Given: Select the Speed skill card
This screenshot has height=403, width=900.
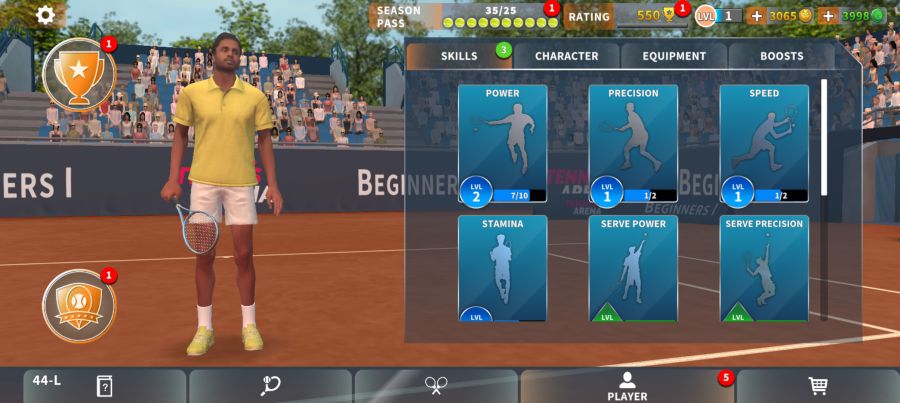Looking at the screenshot, I should click(764, 144).
